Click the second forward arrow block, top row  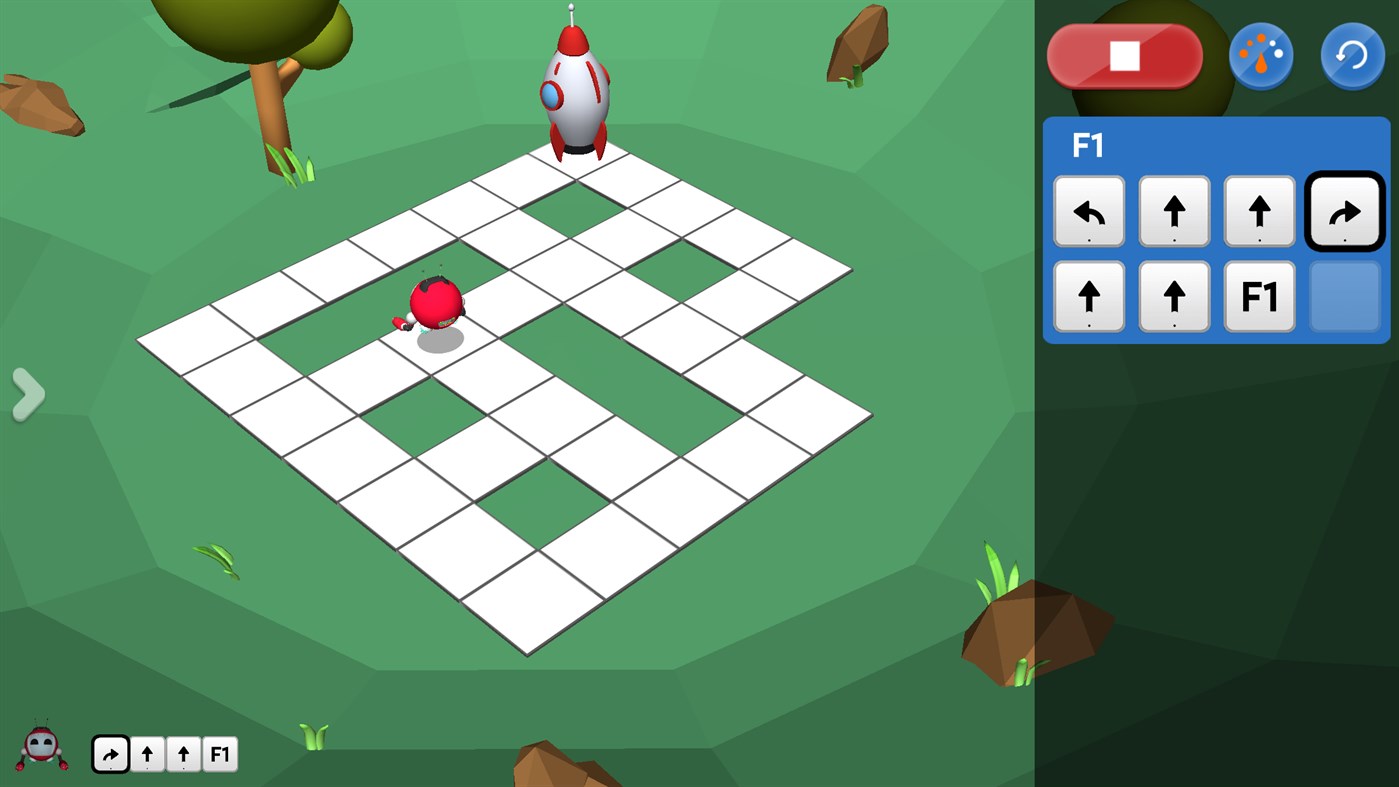(1259, 211)
